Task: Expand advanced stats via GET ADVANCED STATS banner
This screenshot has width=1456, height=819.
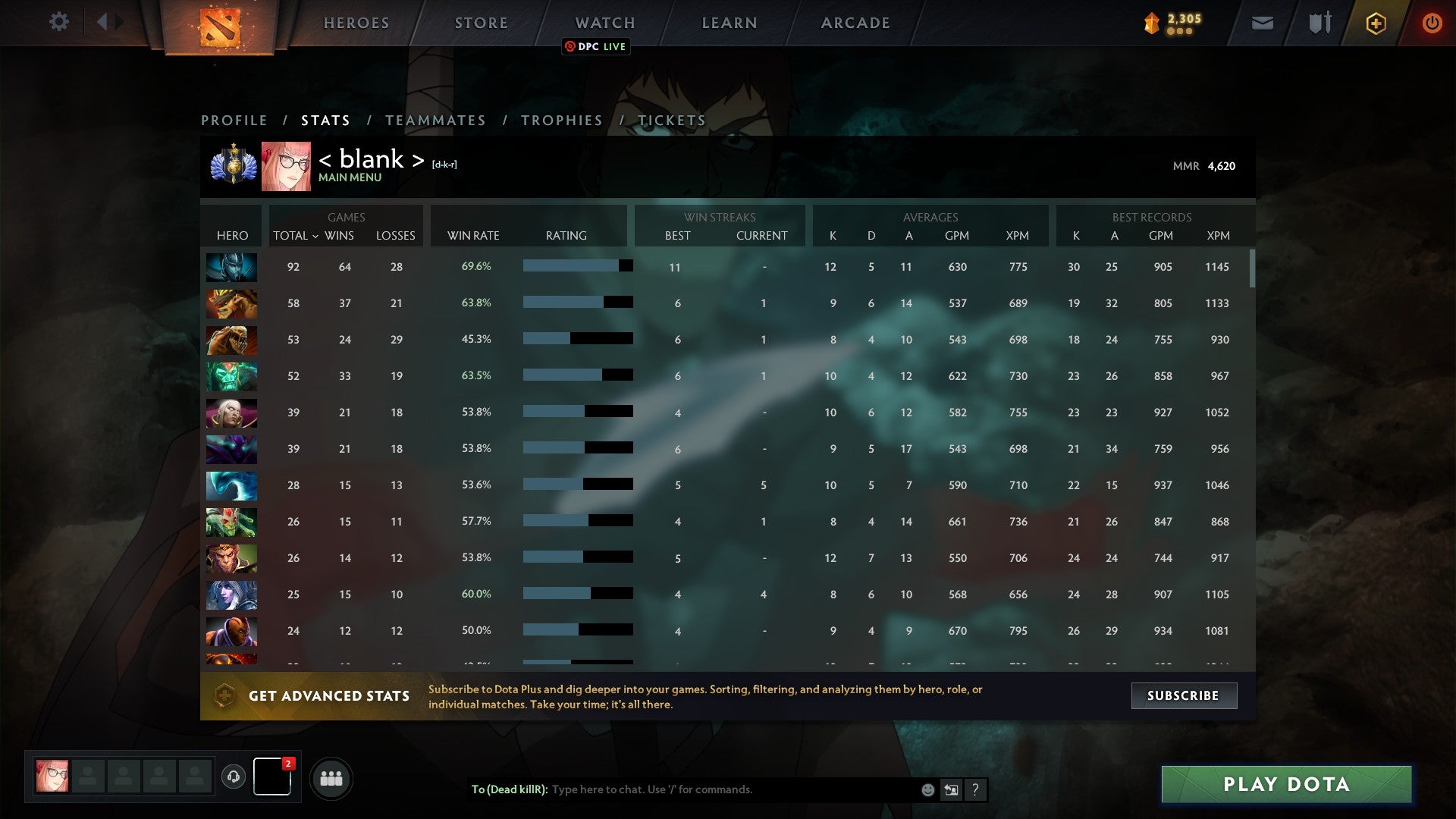Action: (x=329, y=695)
